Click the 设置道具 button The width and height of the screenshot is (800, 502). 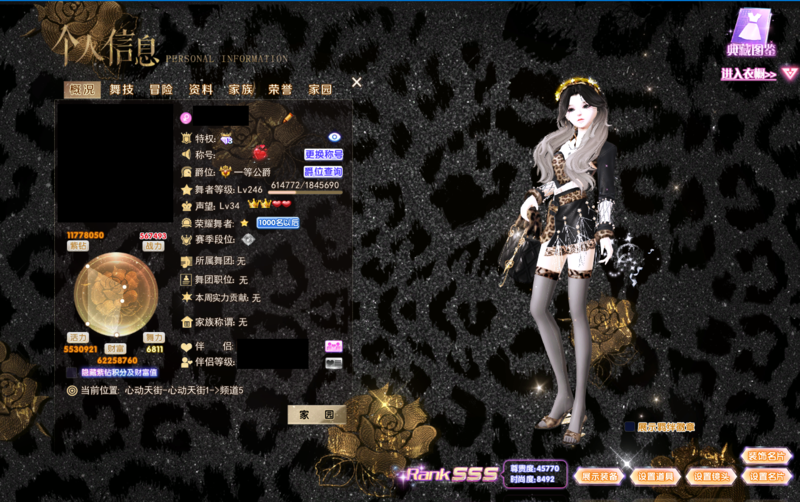(655, 476)
